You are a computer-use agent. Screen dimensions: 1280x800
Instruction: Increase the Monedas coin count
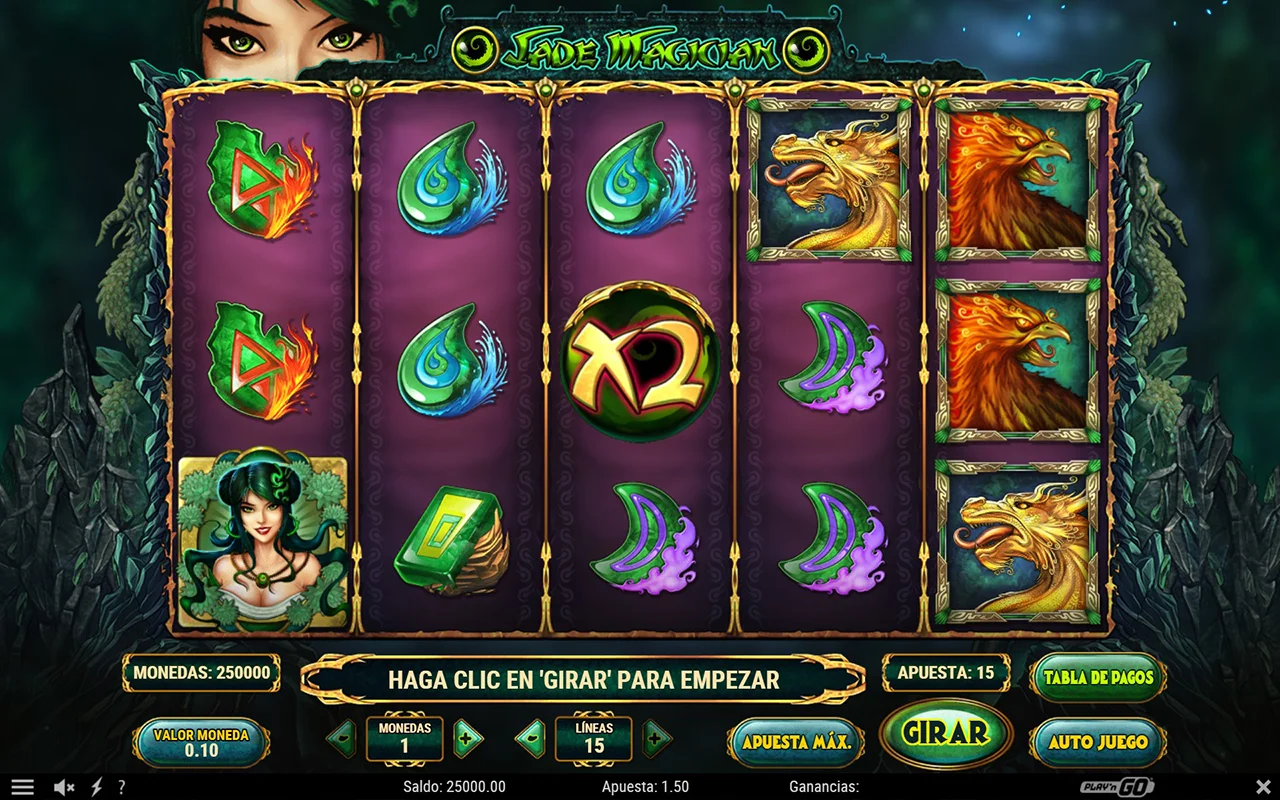[467, 739]
